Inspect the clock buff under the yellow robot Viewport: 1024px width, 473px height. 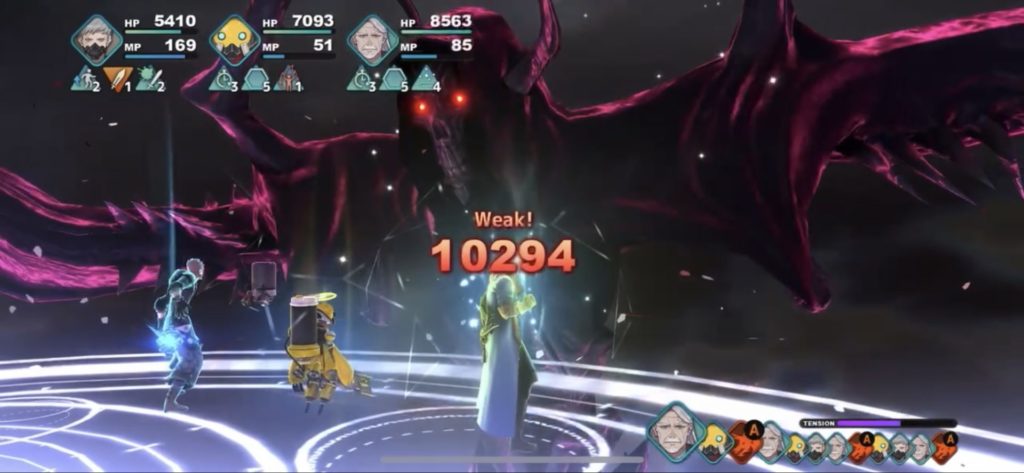coord(221,79)
